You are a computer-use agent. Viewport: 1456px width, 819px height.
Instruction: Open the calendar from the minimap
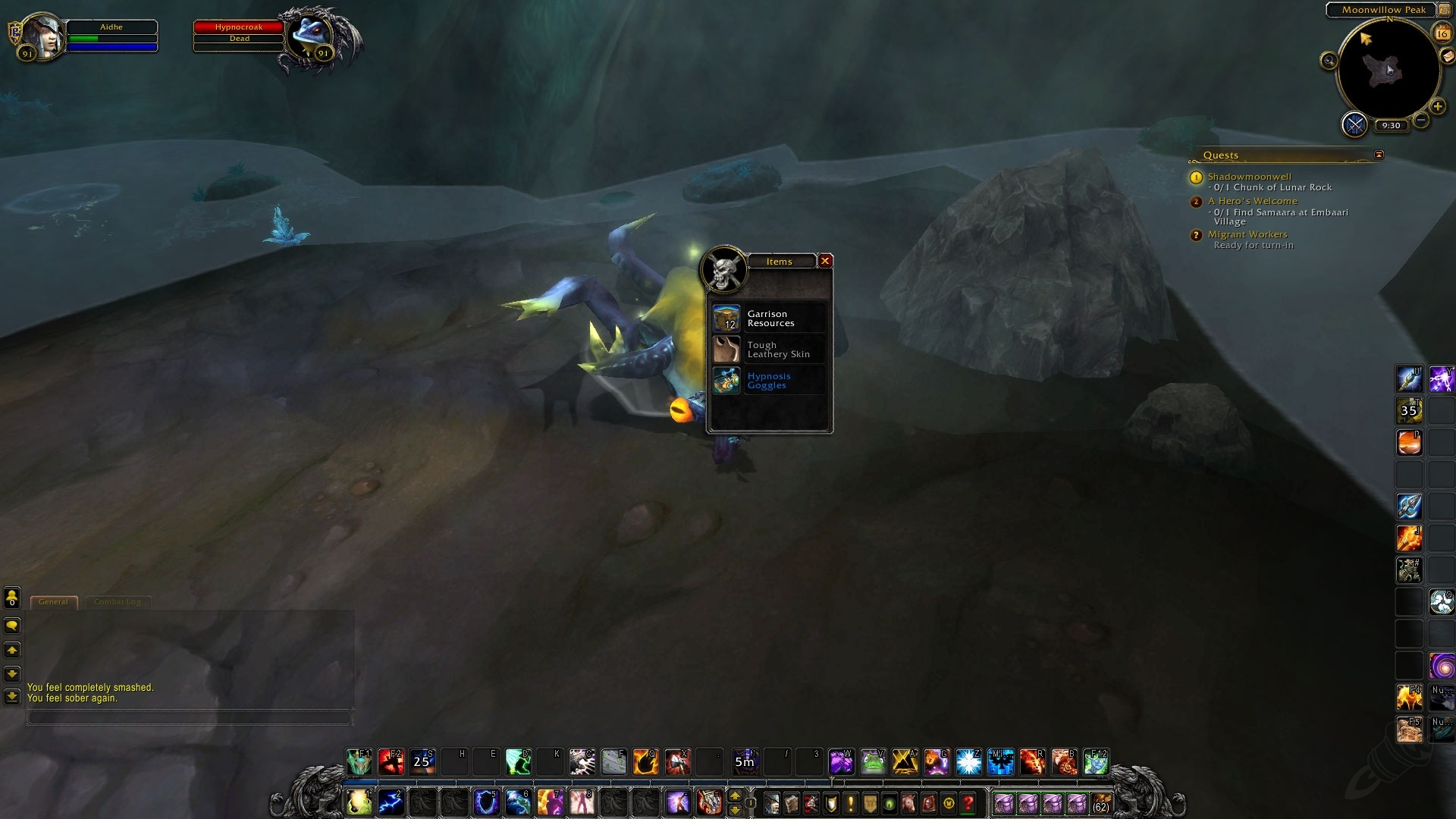1442,33
